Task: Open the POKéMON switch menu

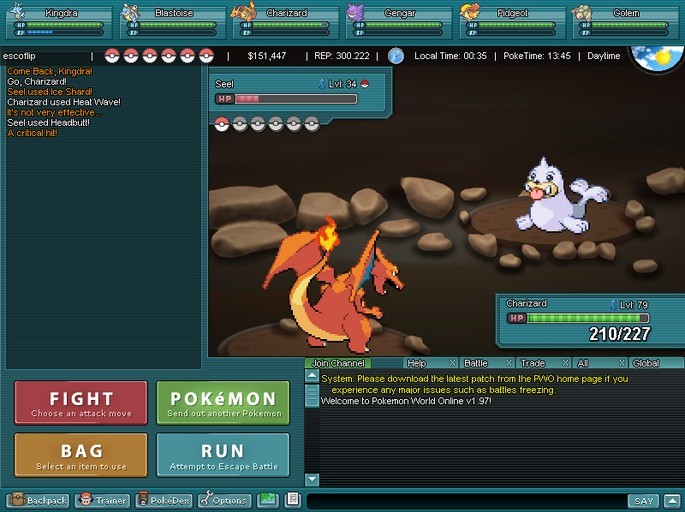Action: click(x=223, y=403)
